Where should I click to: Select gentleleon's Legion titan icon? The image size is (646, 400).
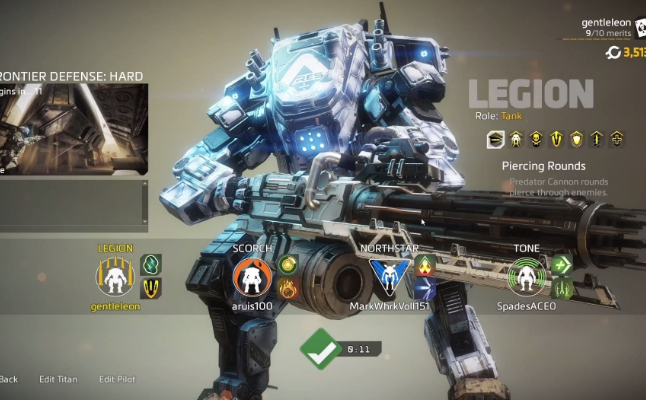[x=114, y=277]
